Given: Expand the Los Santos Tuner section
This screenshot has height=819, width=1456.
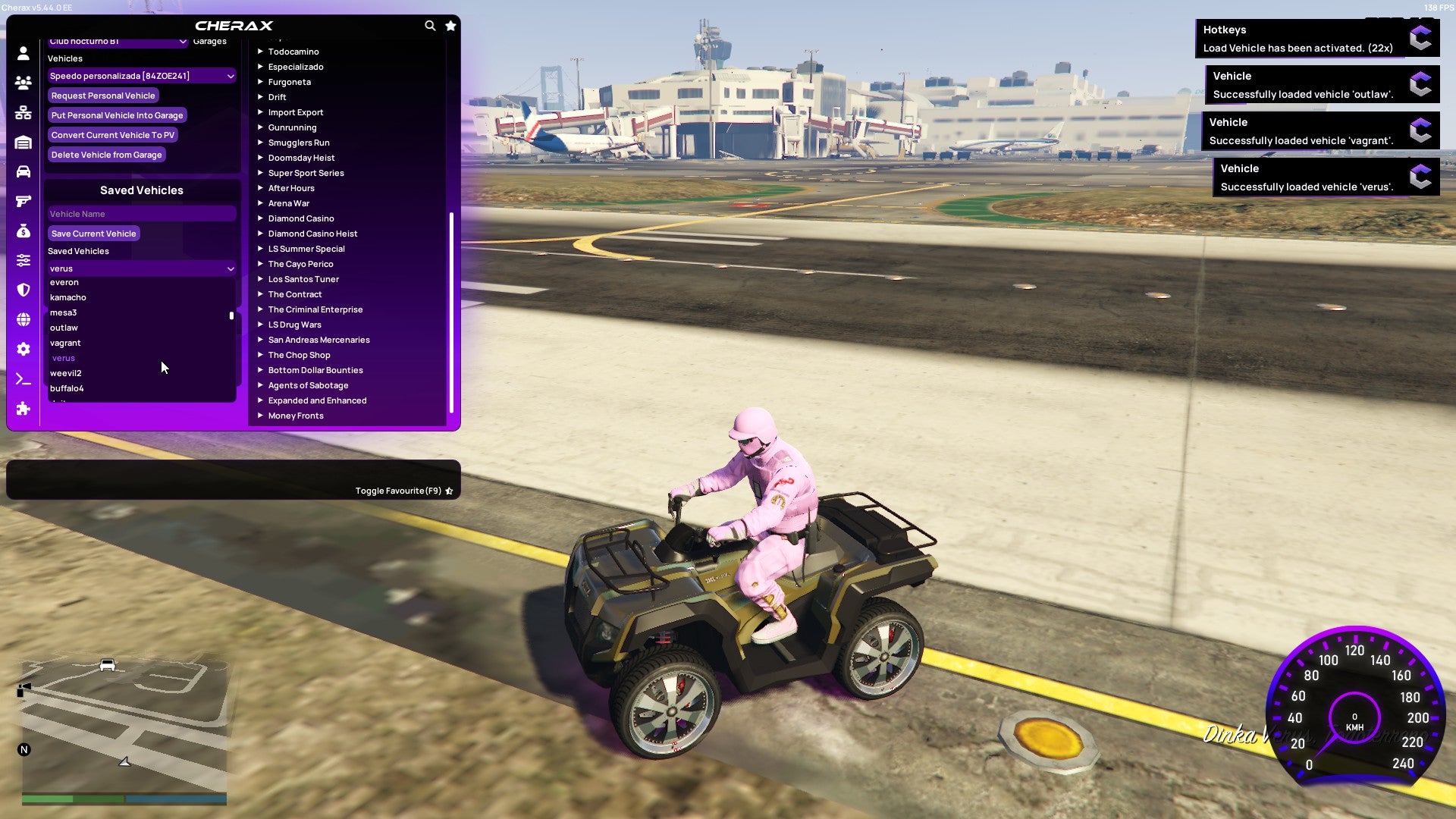Looking at the screenshot, I should tap(303, 279).
